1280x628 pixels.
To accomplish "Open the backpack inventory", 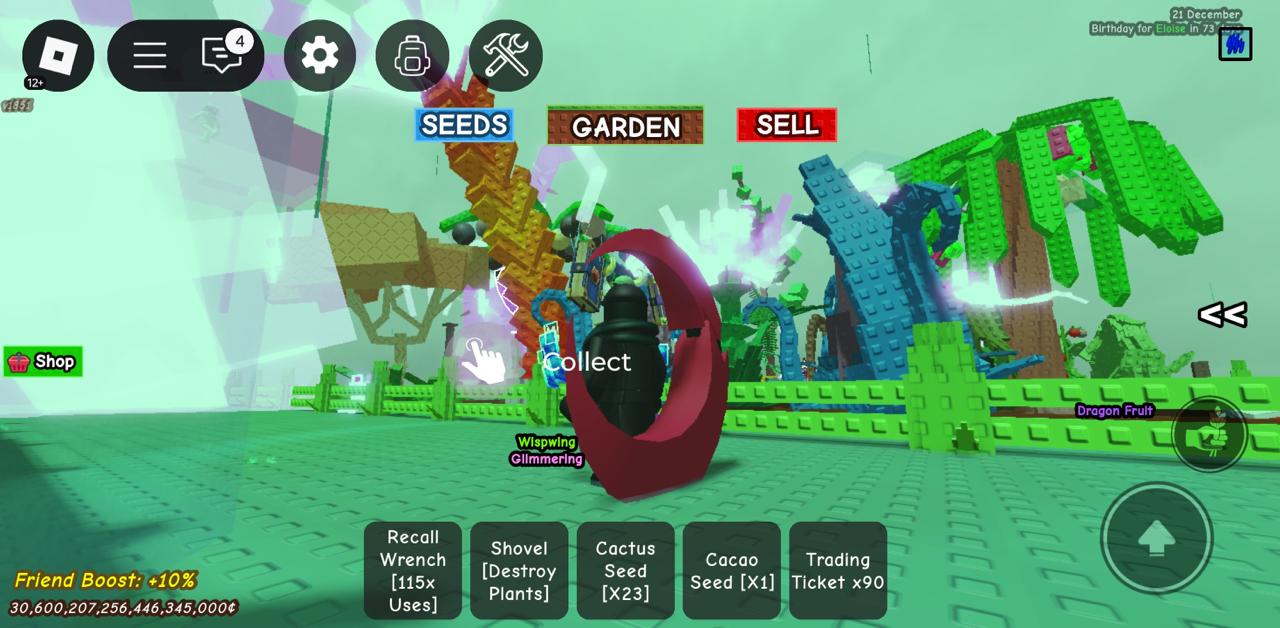I will pos(412,55).
